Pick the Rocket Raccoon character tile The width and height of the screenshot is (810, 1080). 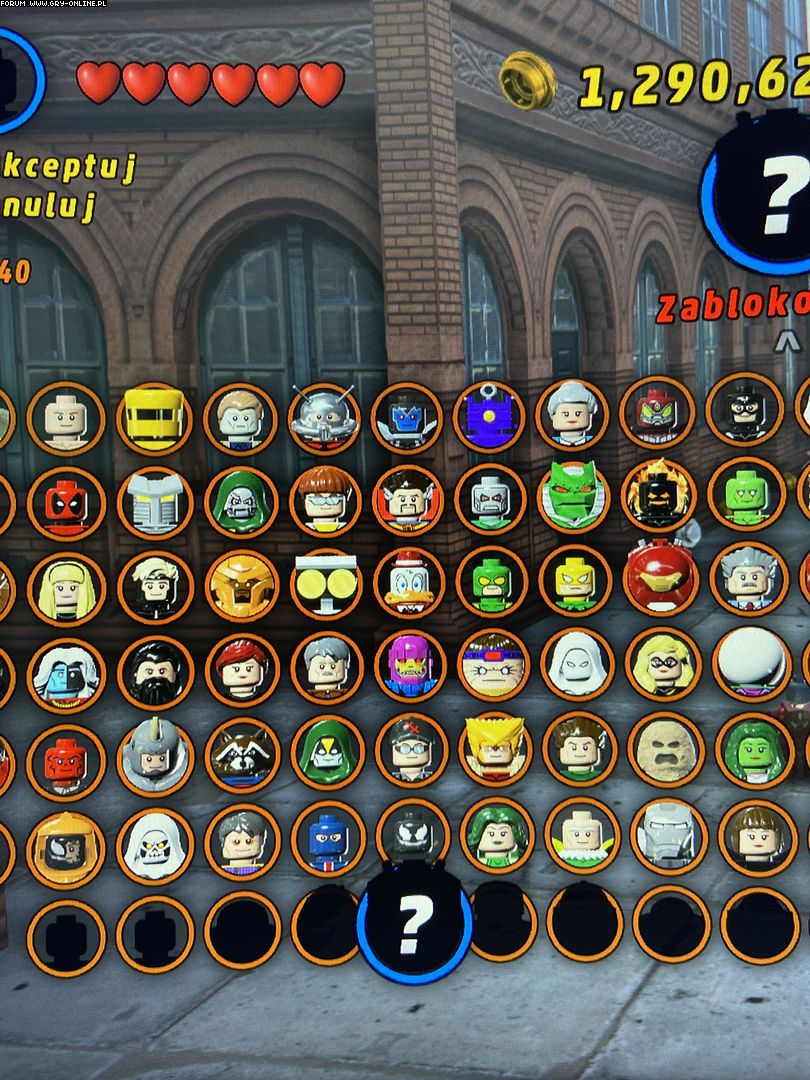[241, 755]
